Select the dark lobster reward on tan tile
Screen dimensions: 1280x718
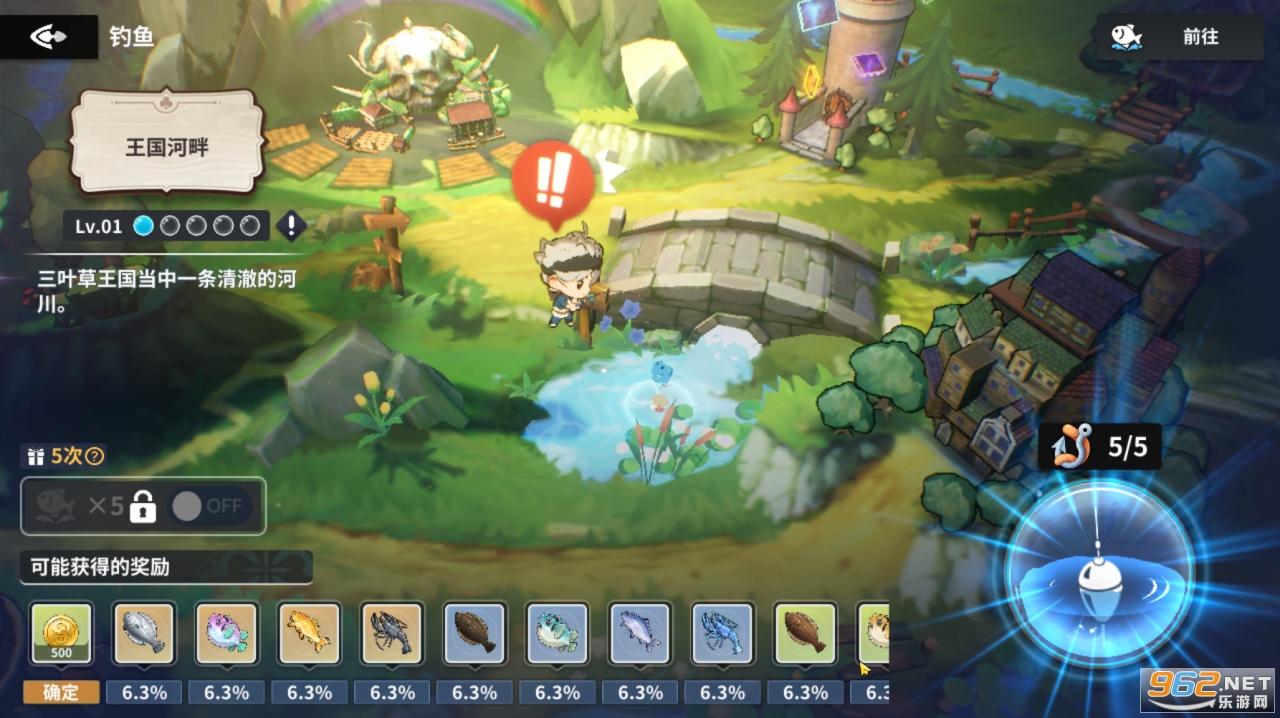point(392,633)
